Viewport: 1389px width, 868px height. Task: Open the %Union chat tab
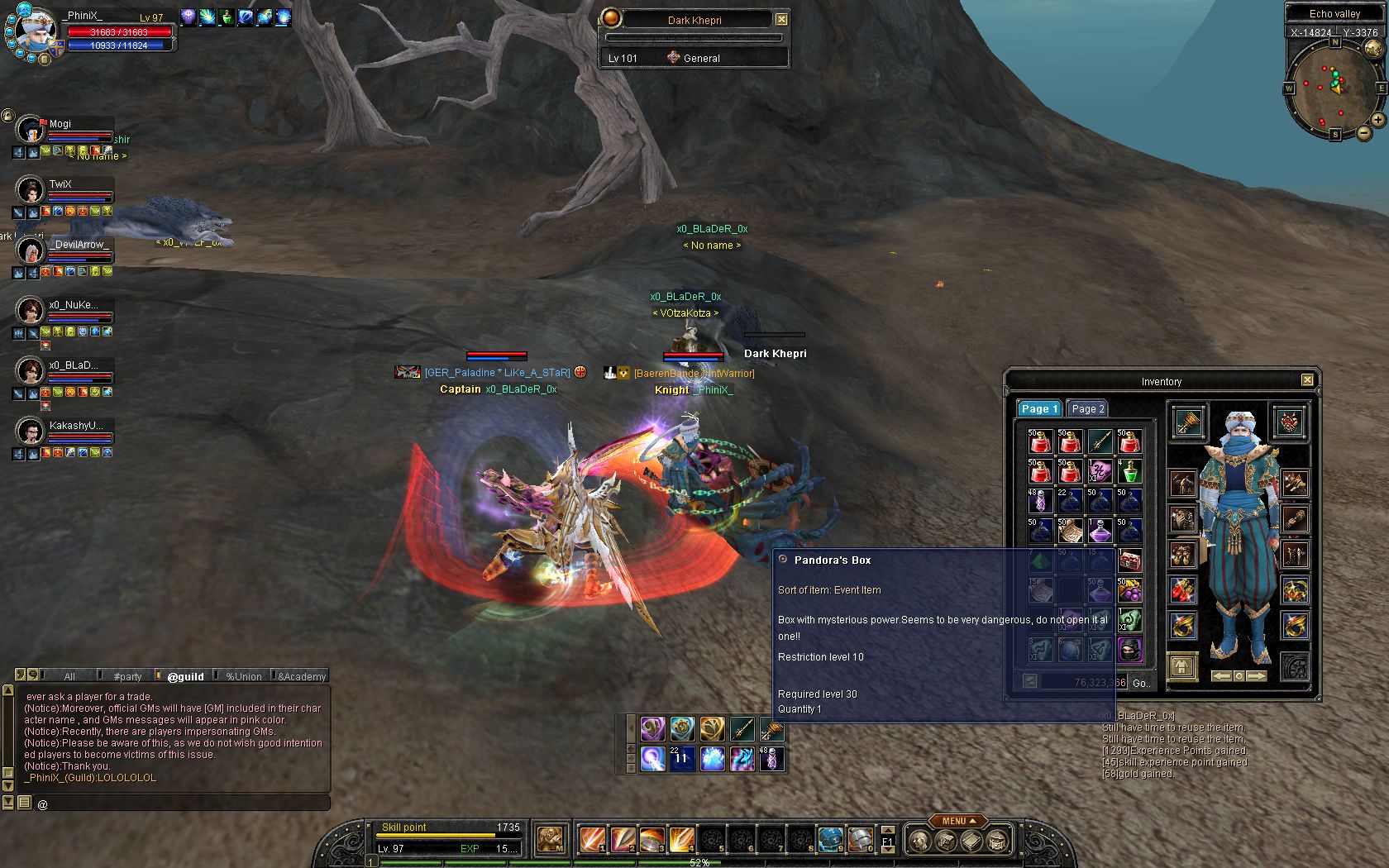click(x=243, y=676)
